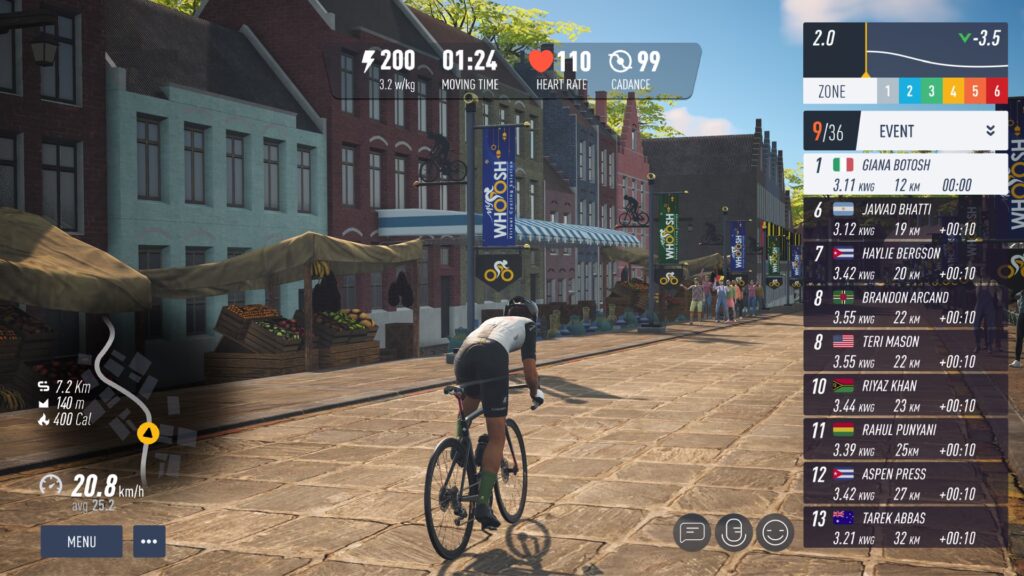
Task: Select Riyaz Khan in the rider list
Action: click(905, 394)
